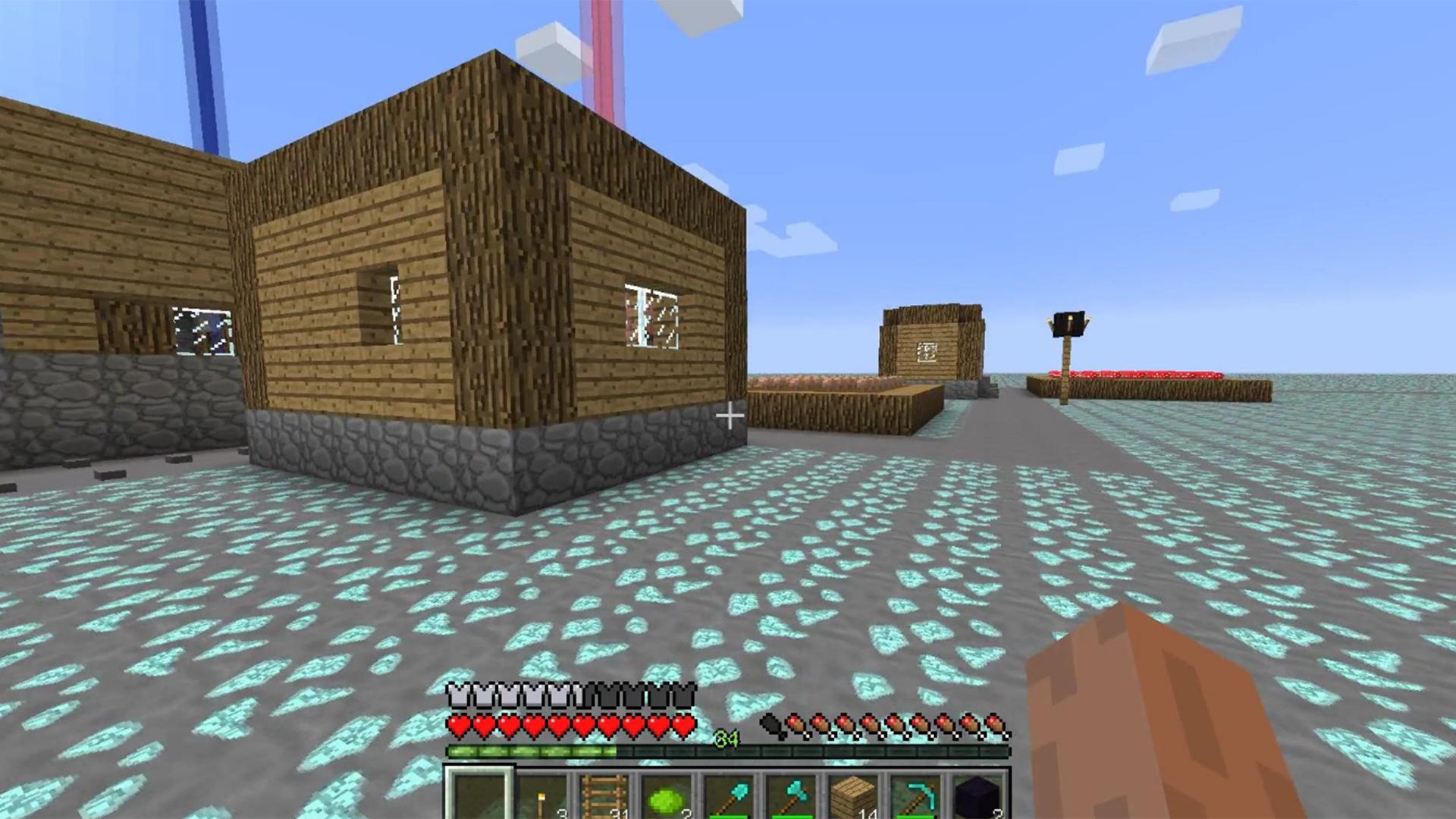Select the wooden planks stack
This screenshot has width=1456, height=819.
852,796
